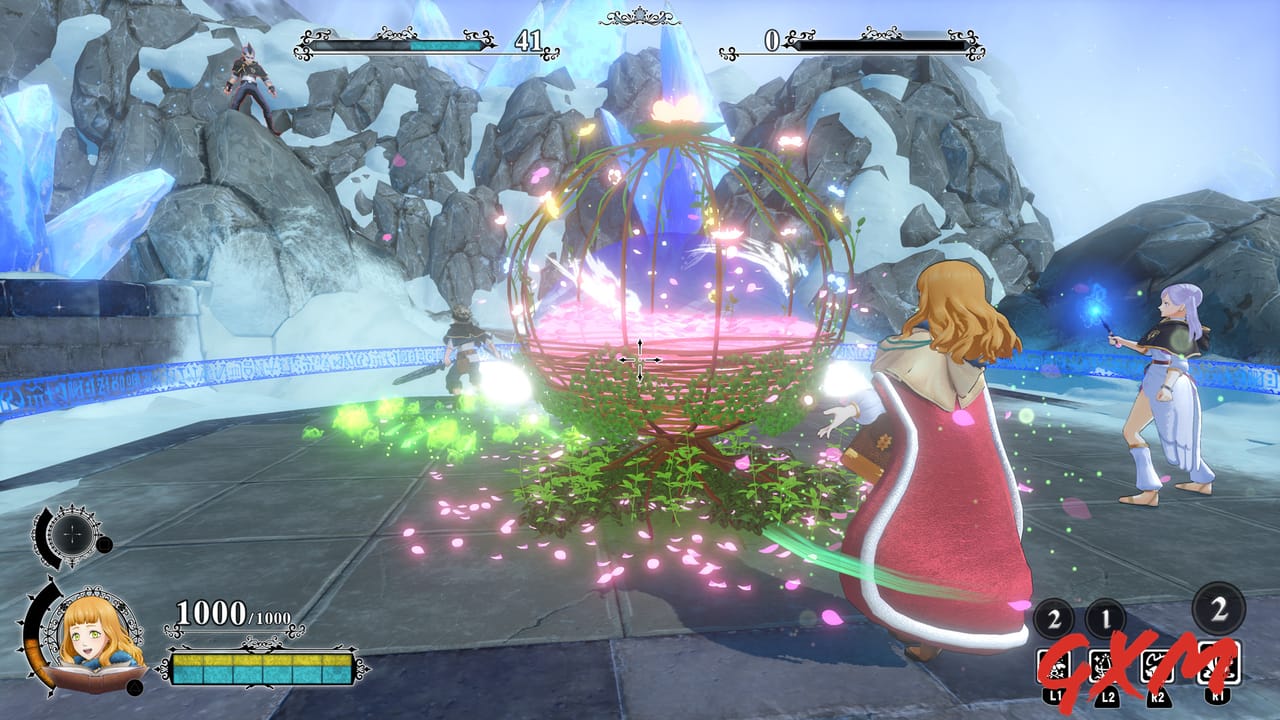This screenshot has height=720, width=1280.
Task: Click the circle-button prompt beside the compass
Action: pos(102,545)
